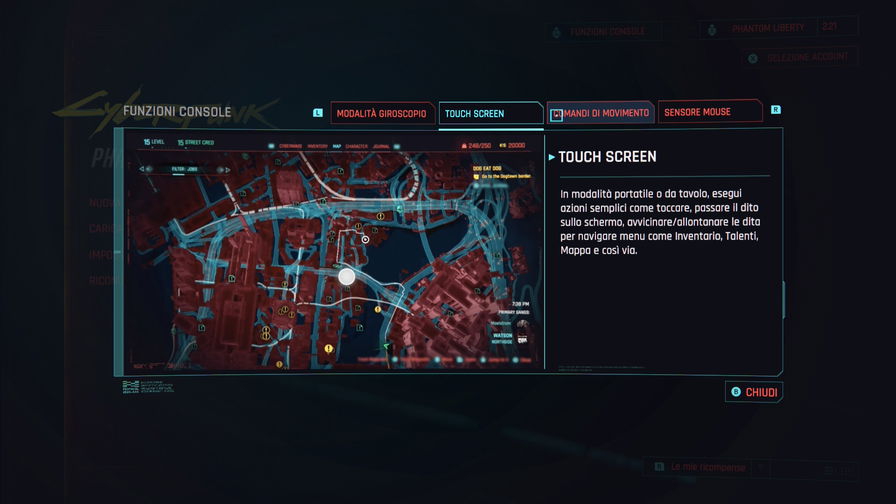Select the Touch Screen tab
896x504 pixels.
490,113
